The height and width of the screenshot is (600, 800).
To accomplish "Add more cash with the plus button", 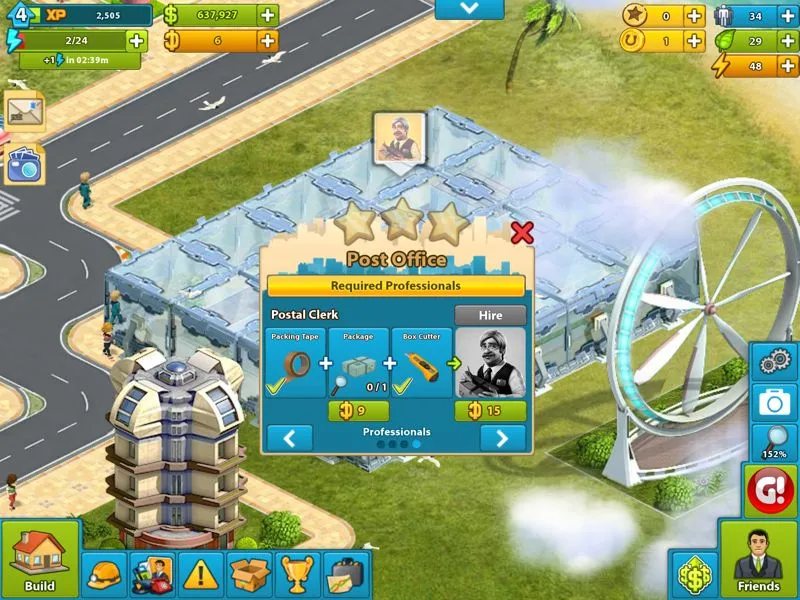I will [268, 15].
